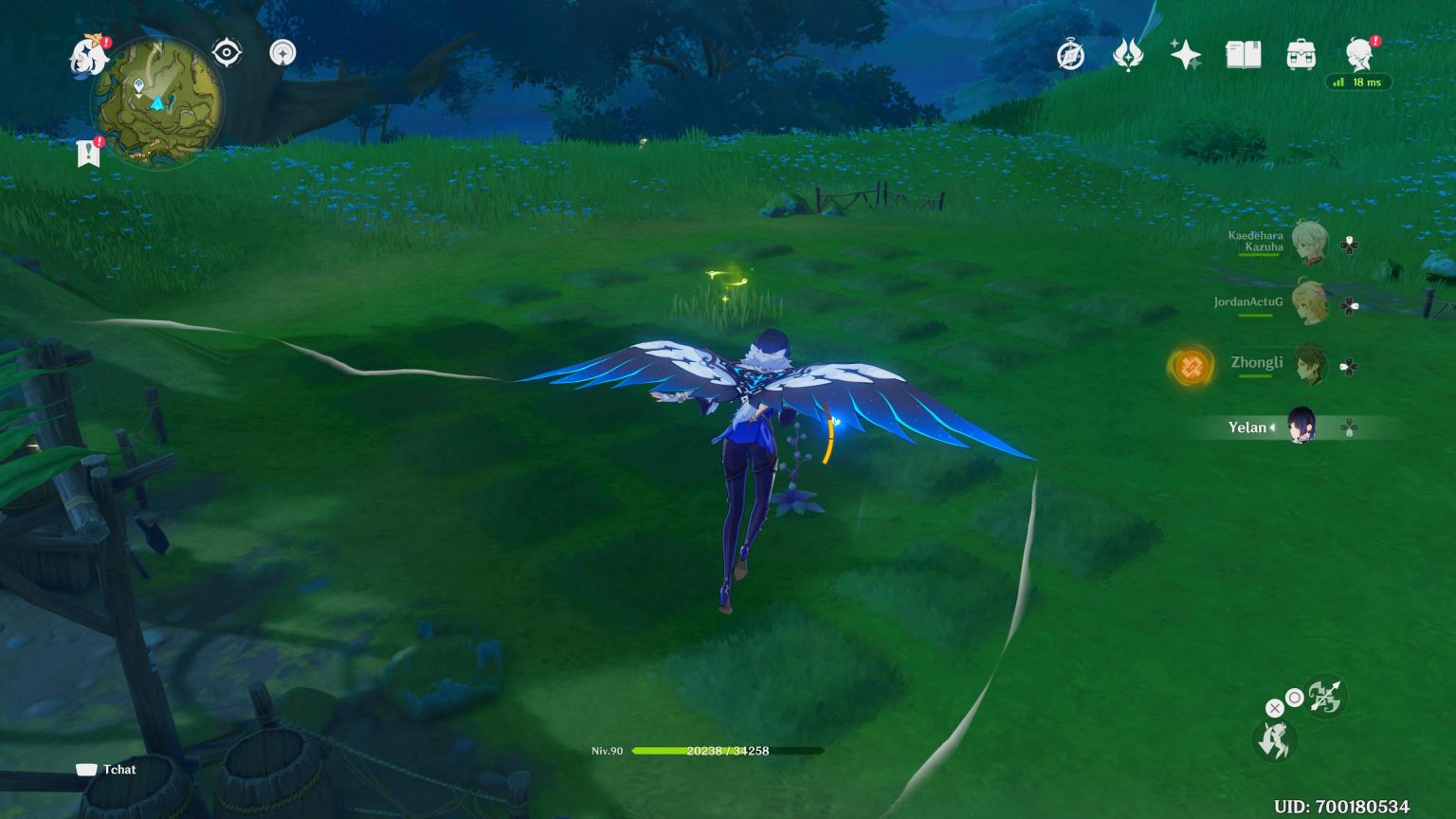
Task: Open the inventory bag icon
Action: (1302, 54)
